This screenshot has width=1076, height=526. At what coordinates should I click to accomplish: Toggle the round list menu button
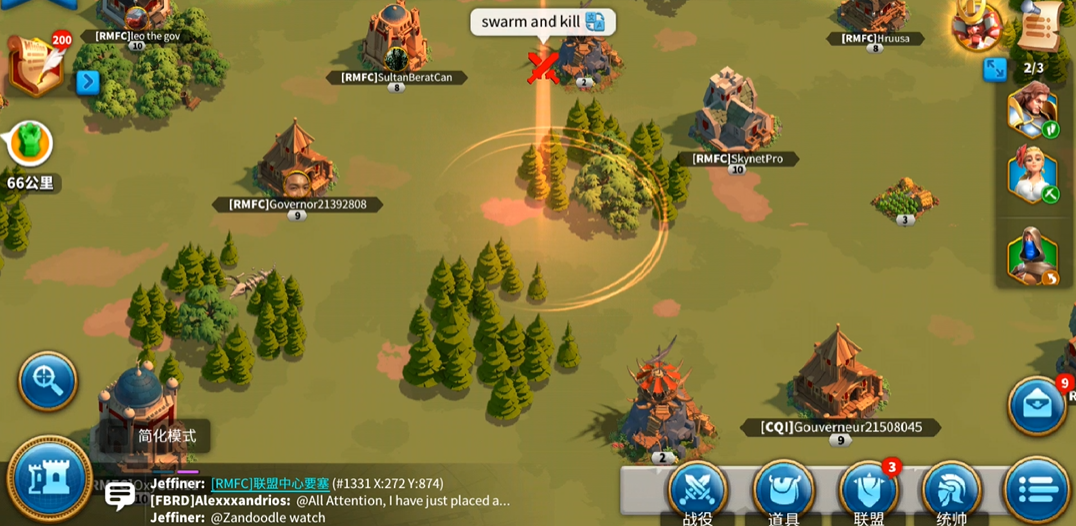tap(1037, 491)
